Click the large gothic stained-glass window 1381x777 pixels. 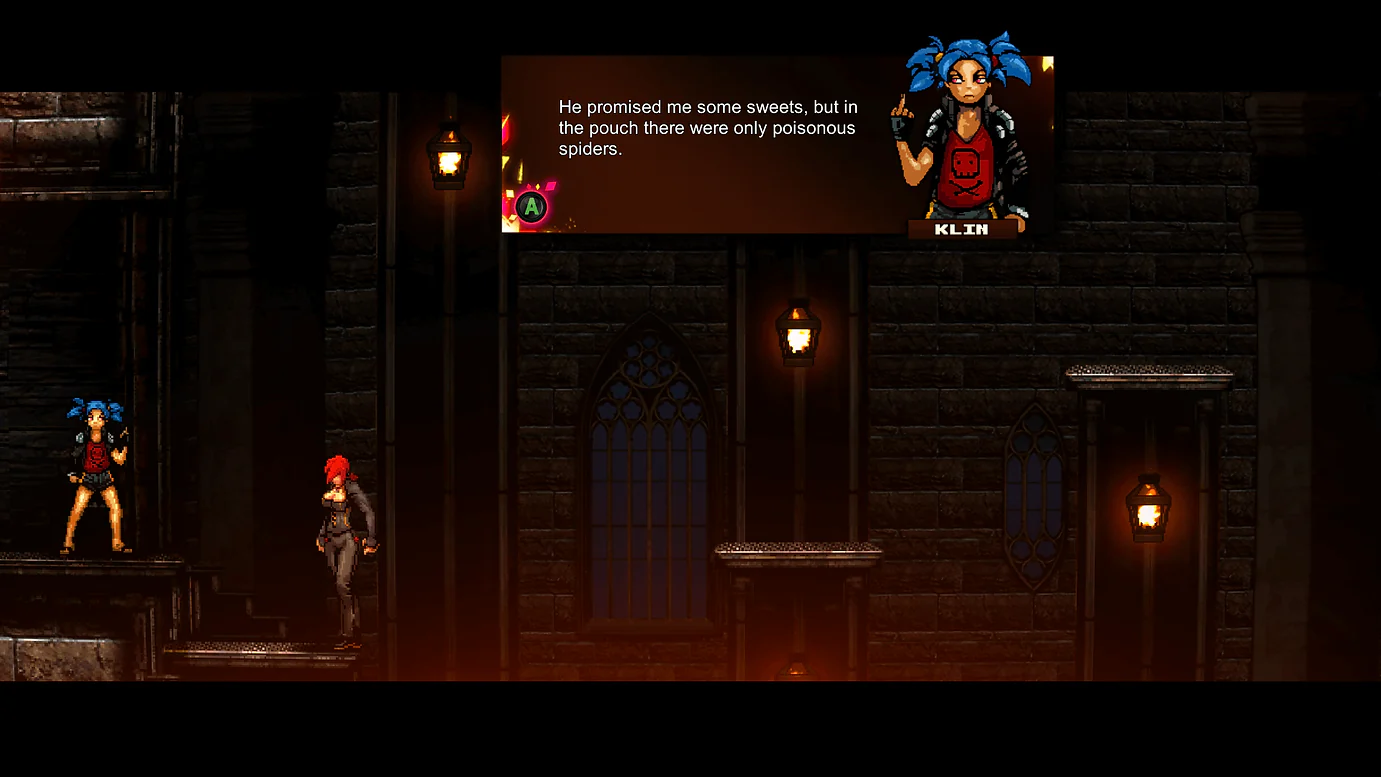645,430
